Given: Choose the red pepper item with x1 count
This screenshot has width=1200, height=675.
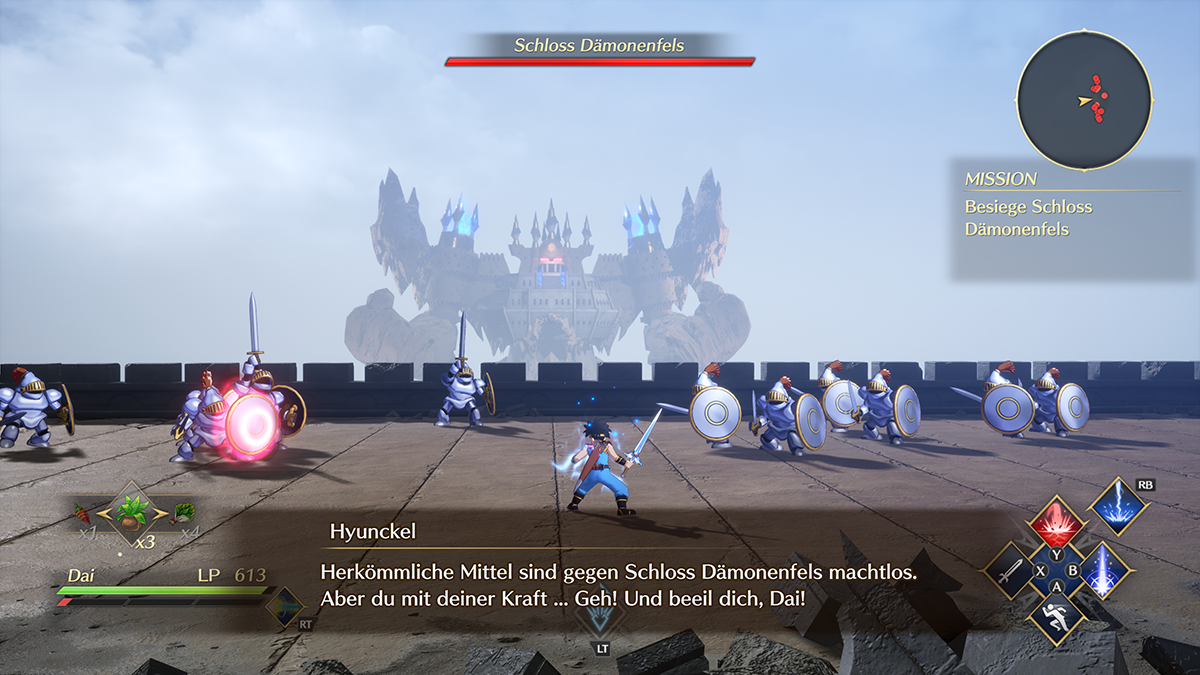Looking at the screenshot, I should [84, 515].
